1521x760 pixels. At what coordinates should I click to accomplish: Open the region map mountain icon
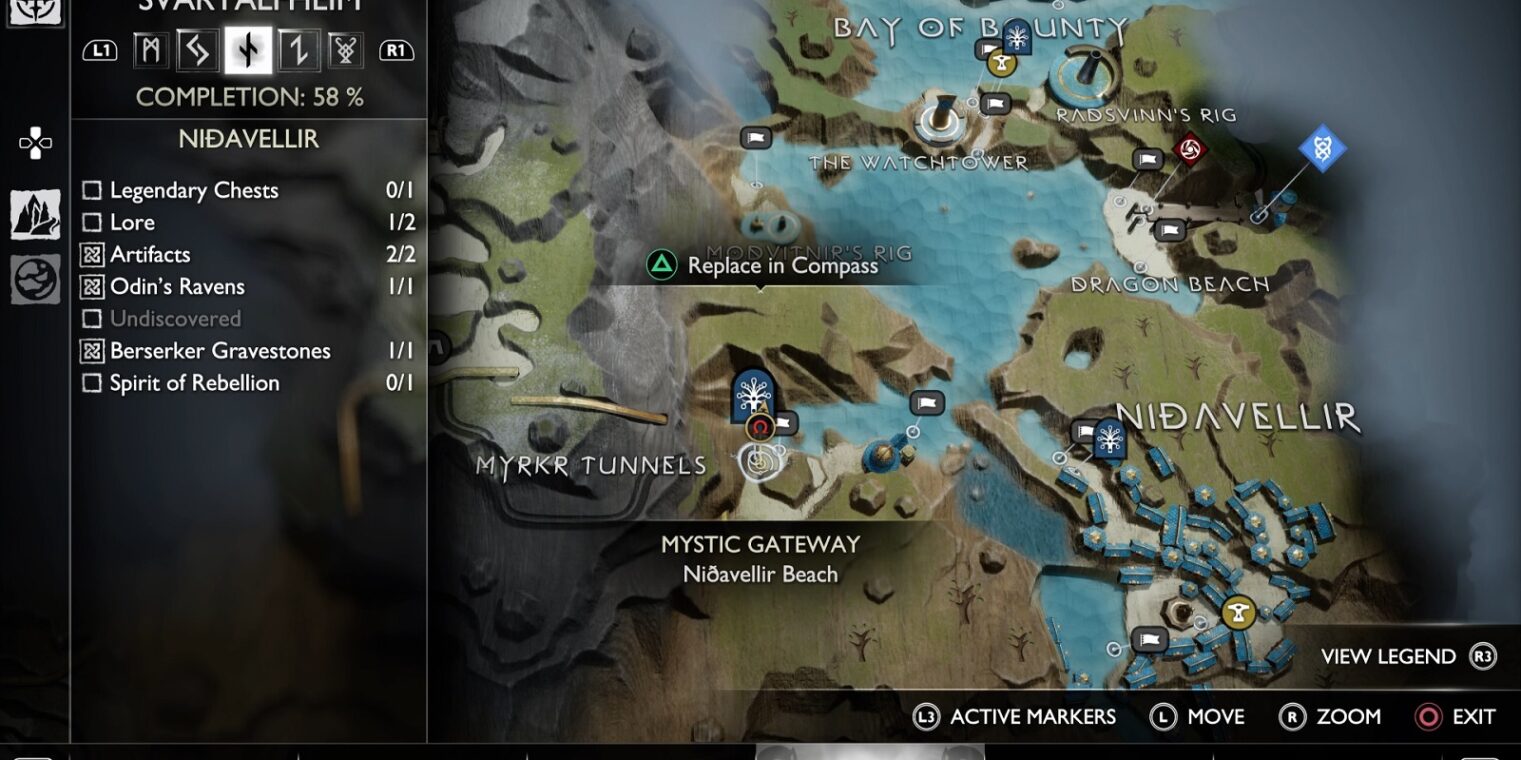[35, 214]
